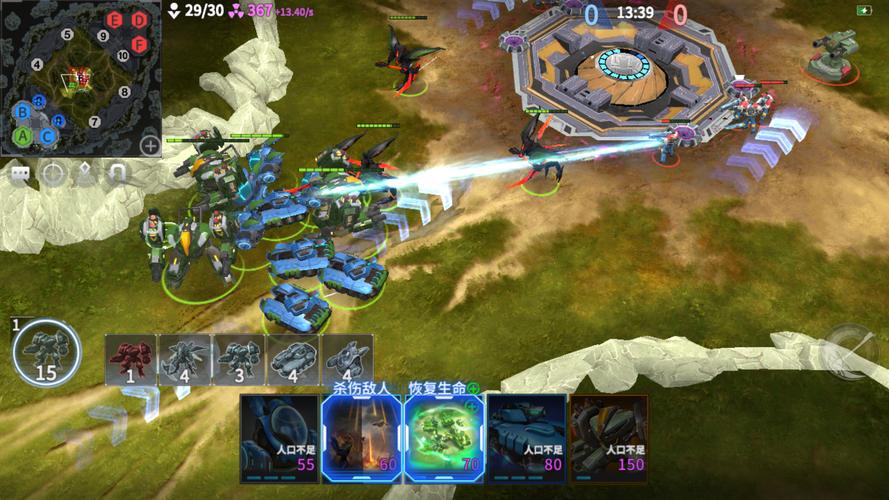The image size is (889, 500).
Task: Choose the 150-cost heavy mech card
Action: pos(608,438)
